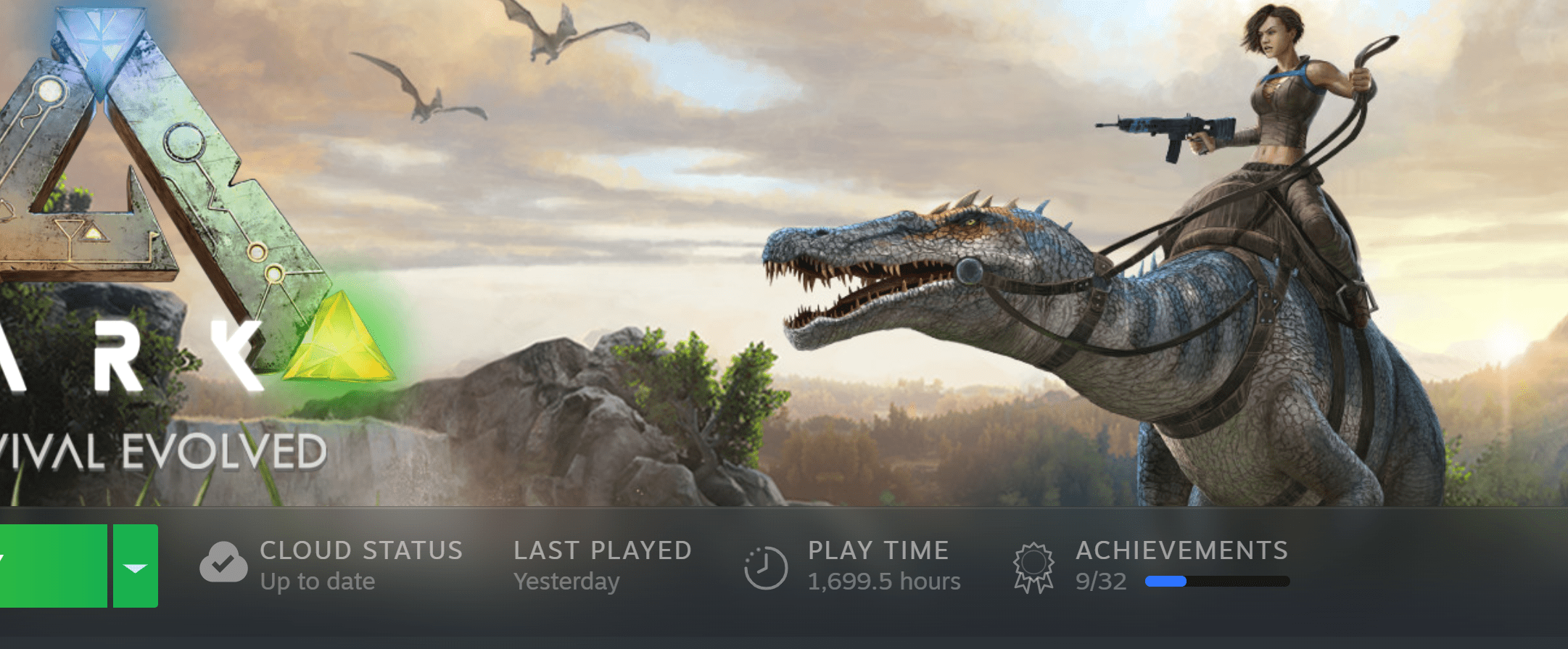Open the Play button options dropdown
Screen dimensions: 1568x649
click(x=136, y=566)
